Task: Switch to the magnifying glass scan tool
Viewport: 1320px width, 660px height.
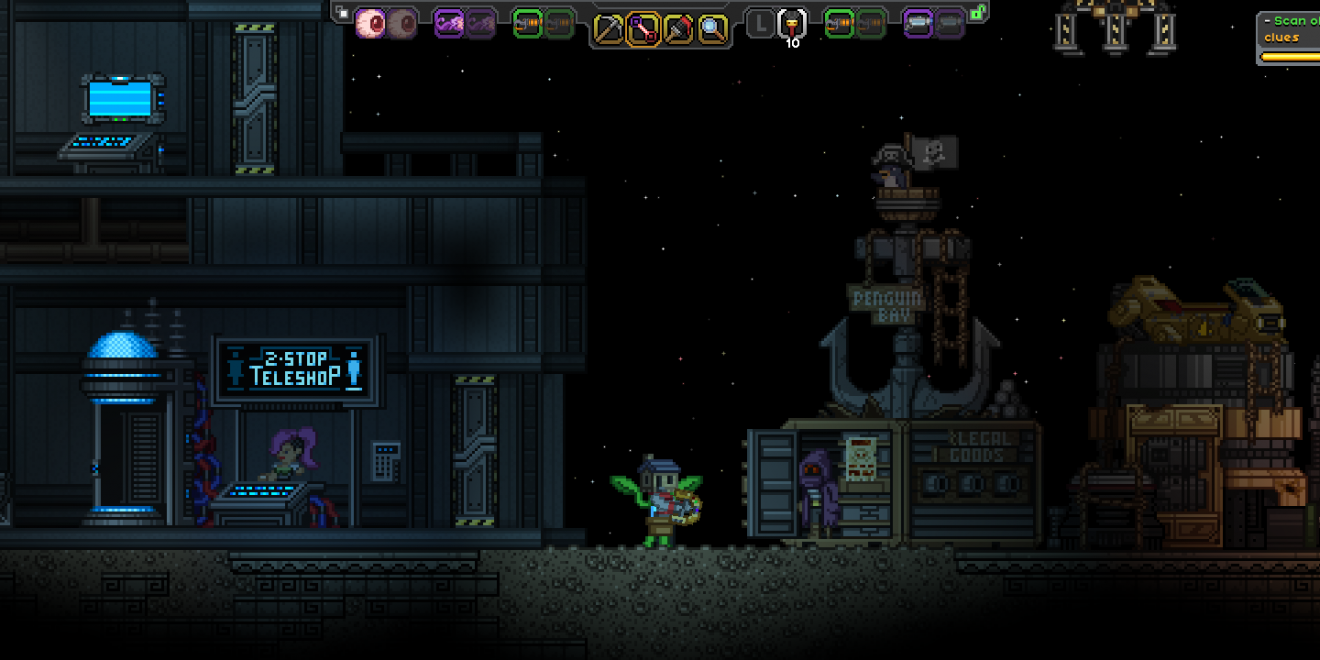Action: pyautogui.click(x=713, y=29)
